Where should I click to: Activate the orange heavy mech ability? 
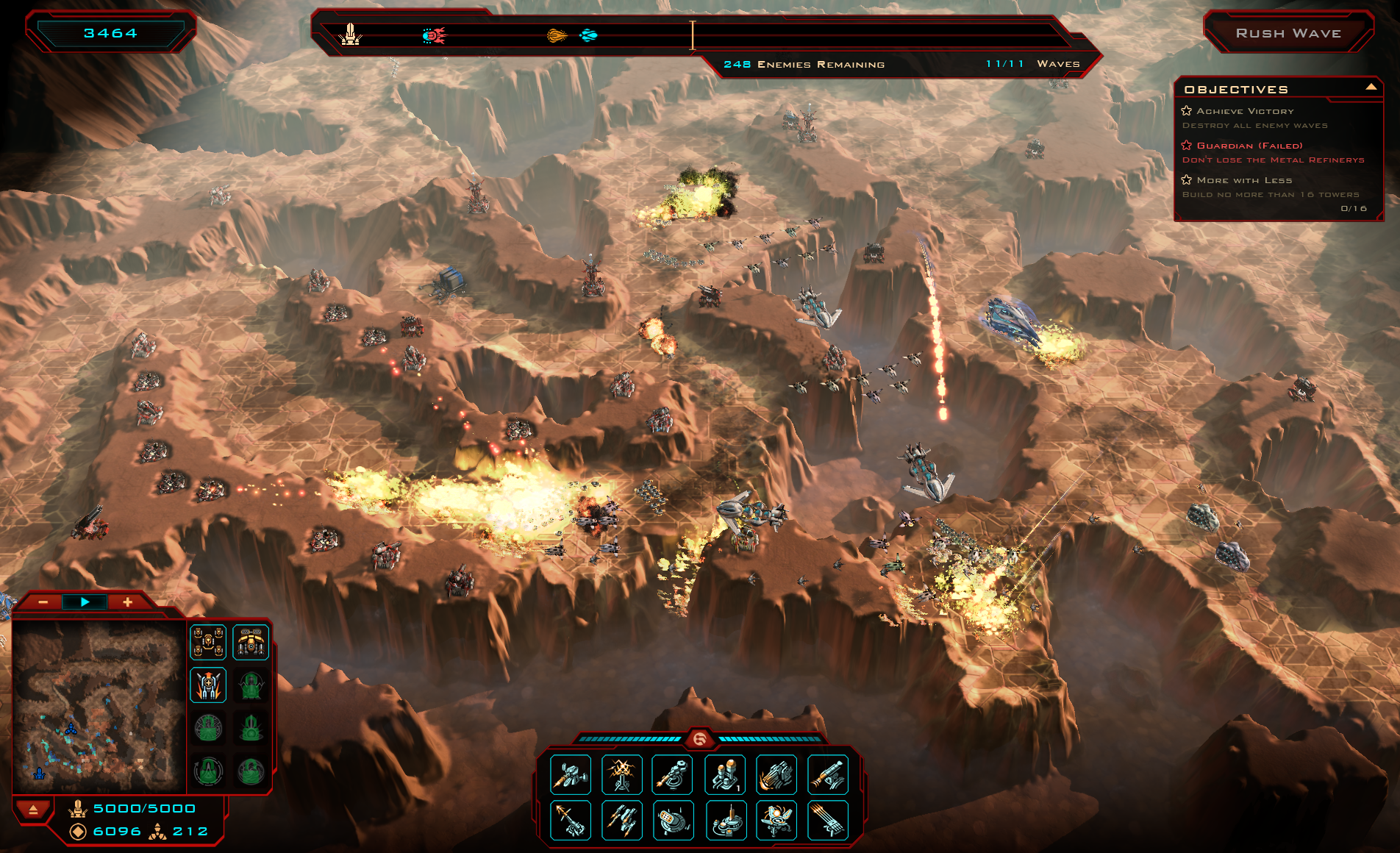pyautogui.click(x=251, y=642)
